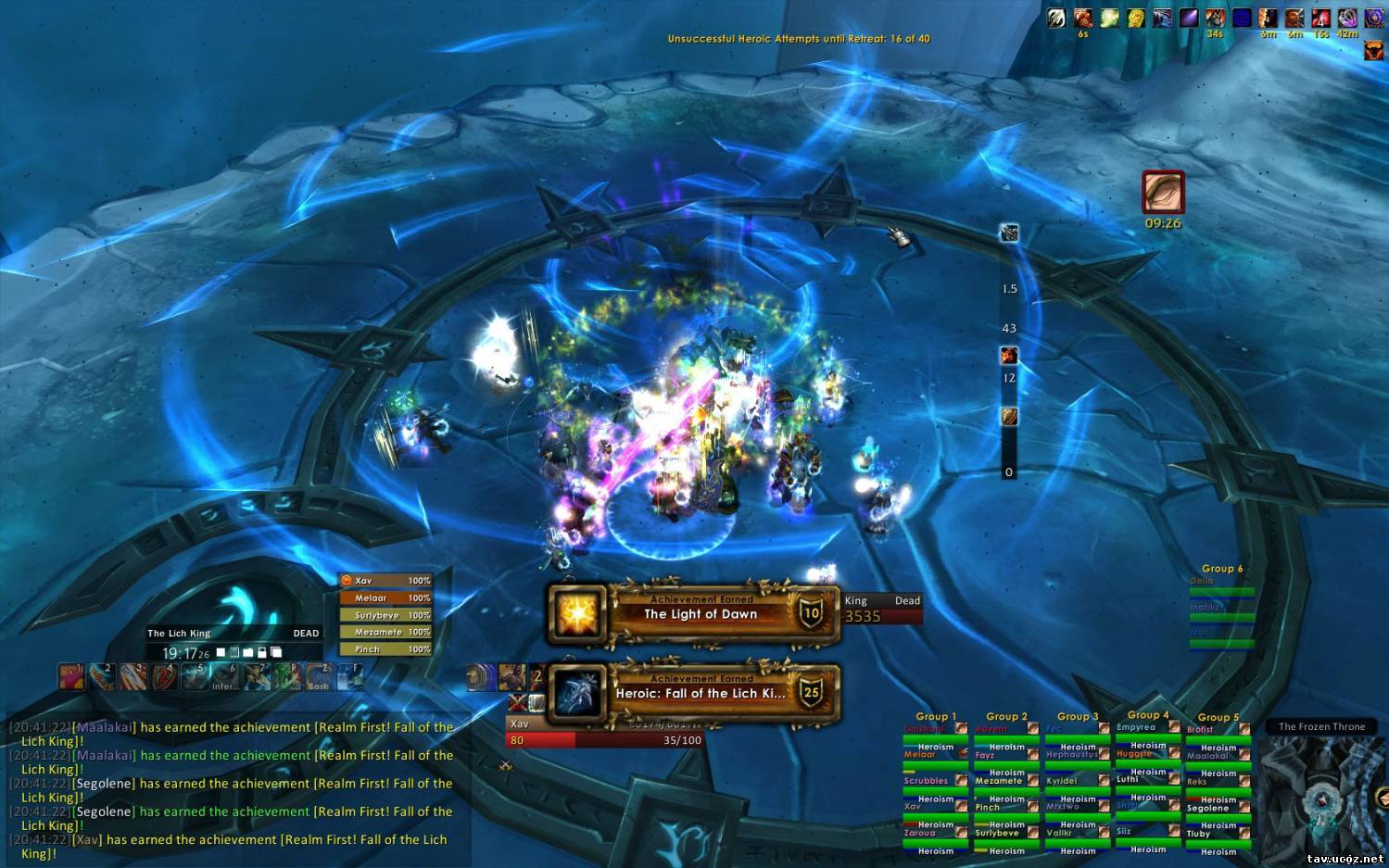The height and width of the screenshot is (868, 1389).
Task: Select The Lich King target frame
Action: pos(234,634)
